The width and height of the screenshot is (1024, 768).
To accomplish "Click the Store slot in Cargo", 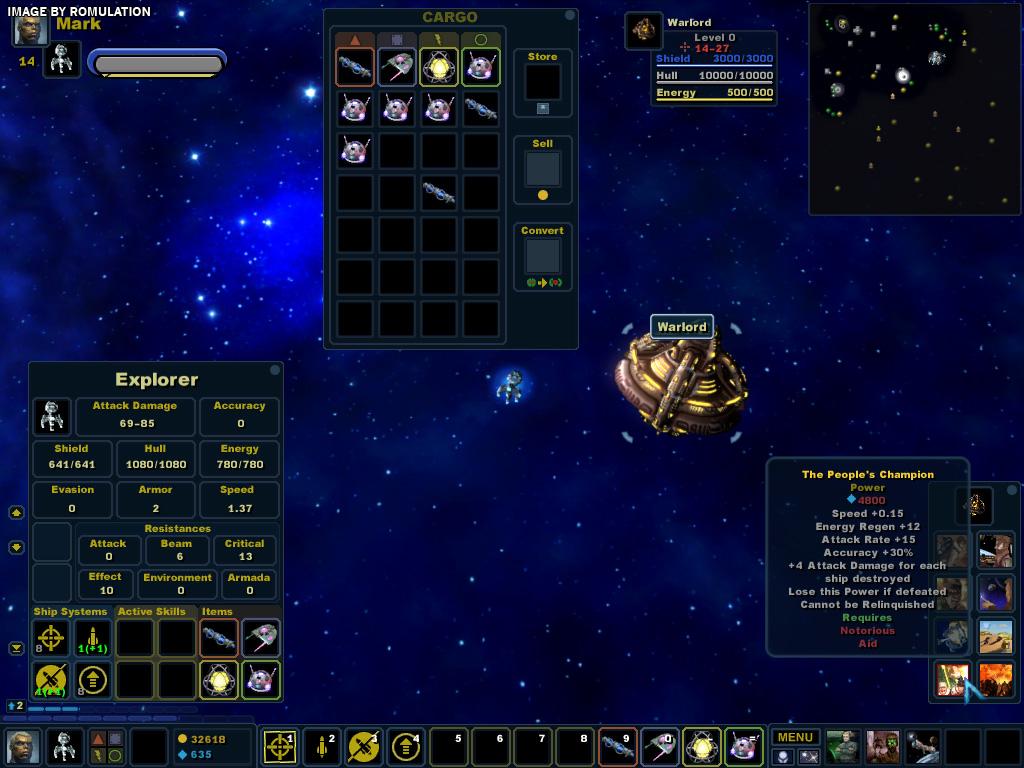I will [543, 83].
